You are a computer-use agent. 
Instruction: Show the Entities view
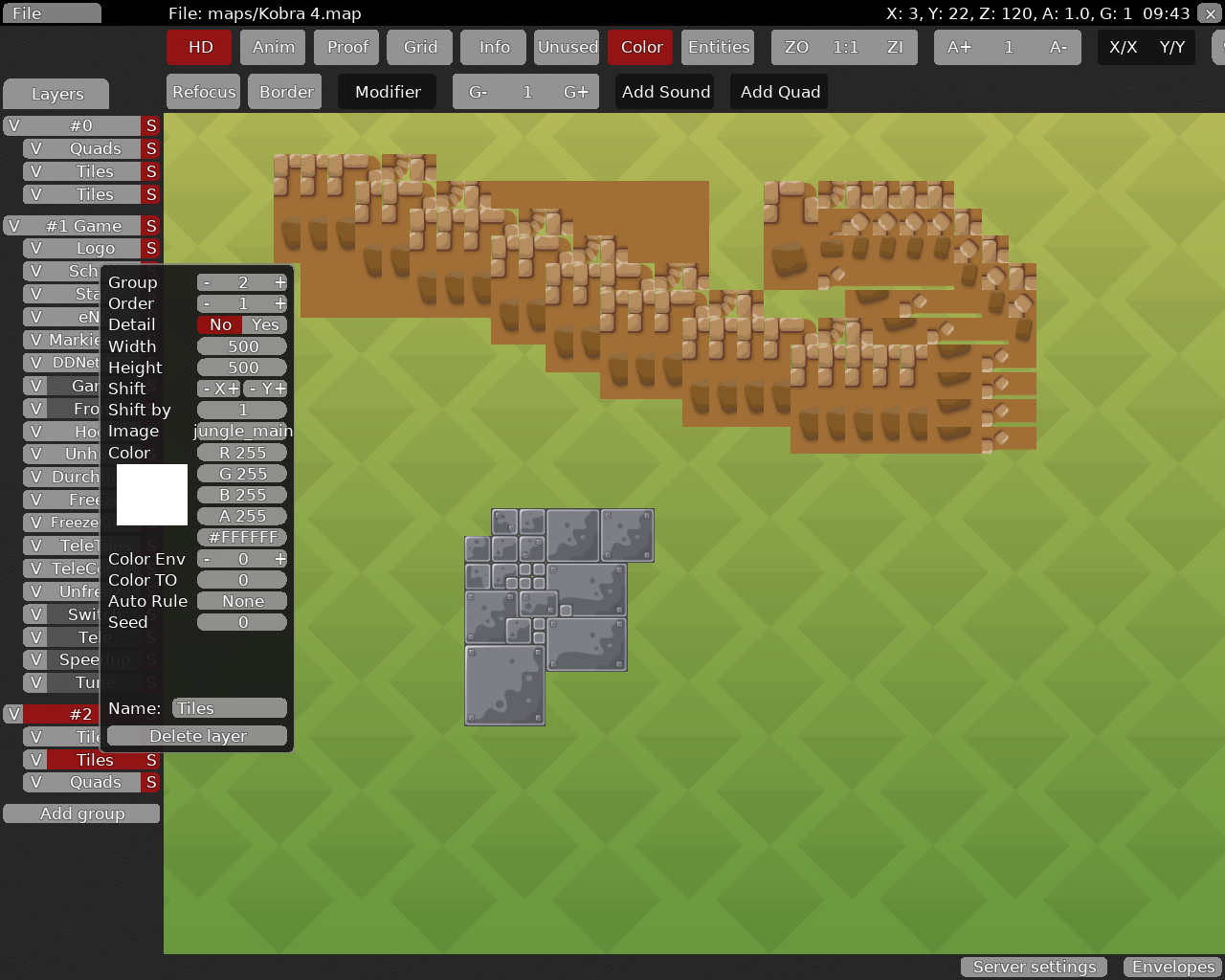tap(717, 46)
